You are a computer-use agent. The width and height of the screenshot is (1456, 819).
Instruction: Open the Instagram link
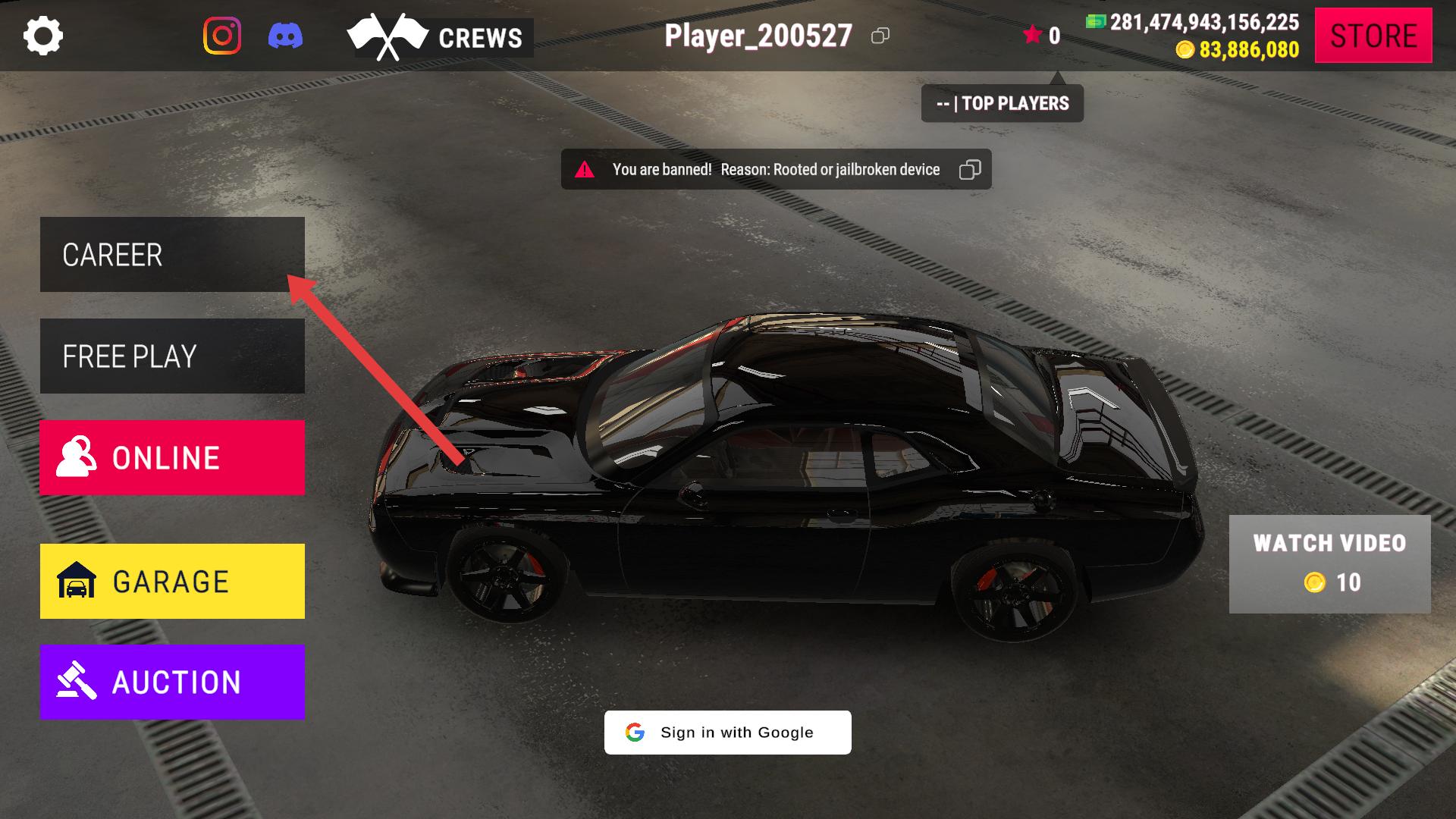click(x=222, y=36)
